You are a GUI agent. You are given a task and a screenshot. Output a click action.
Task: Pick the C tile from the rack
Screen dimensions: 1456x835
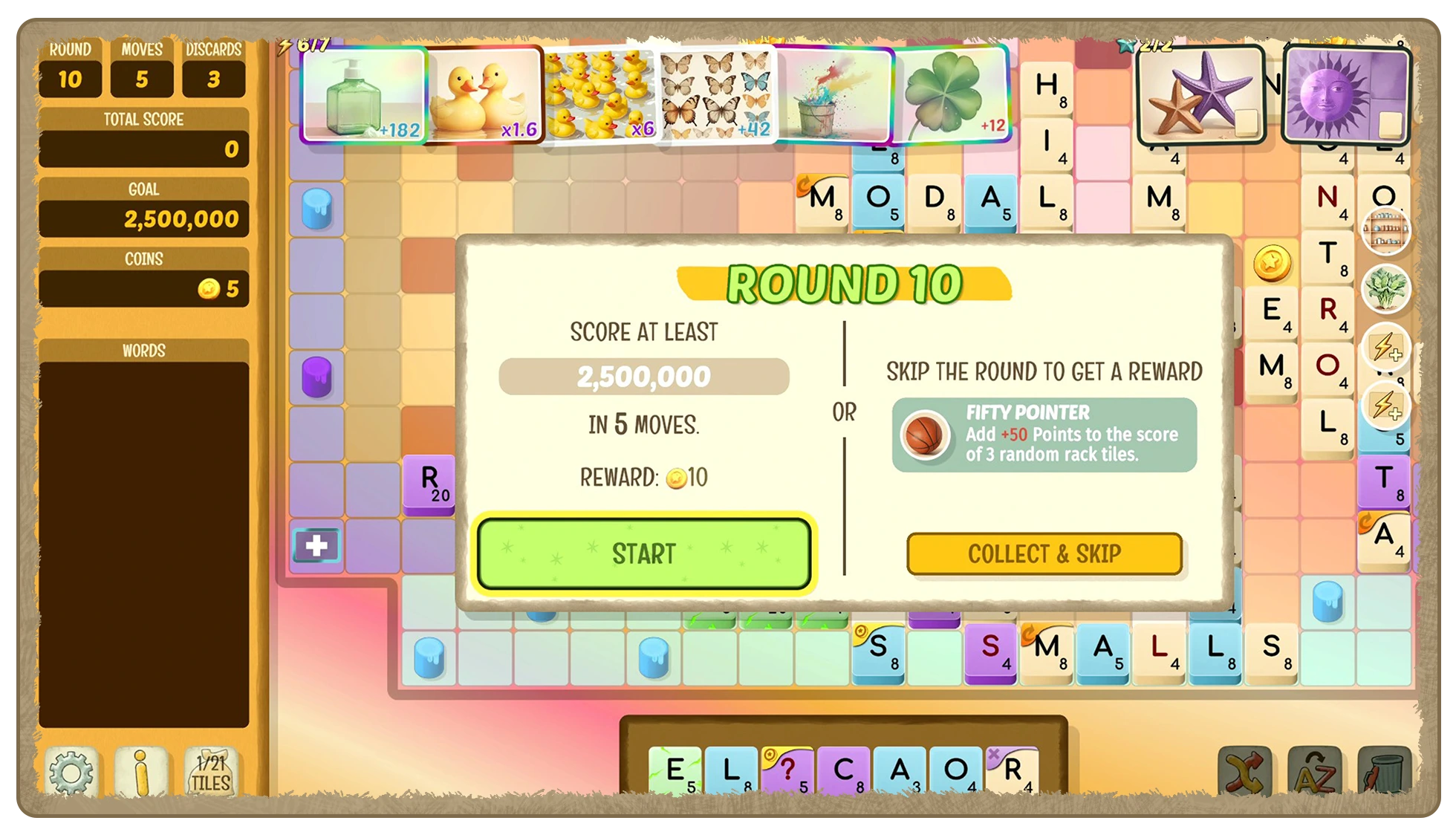coord(845,771)
